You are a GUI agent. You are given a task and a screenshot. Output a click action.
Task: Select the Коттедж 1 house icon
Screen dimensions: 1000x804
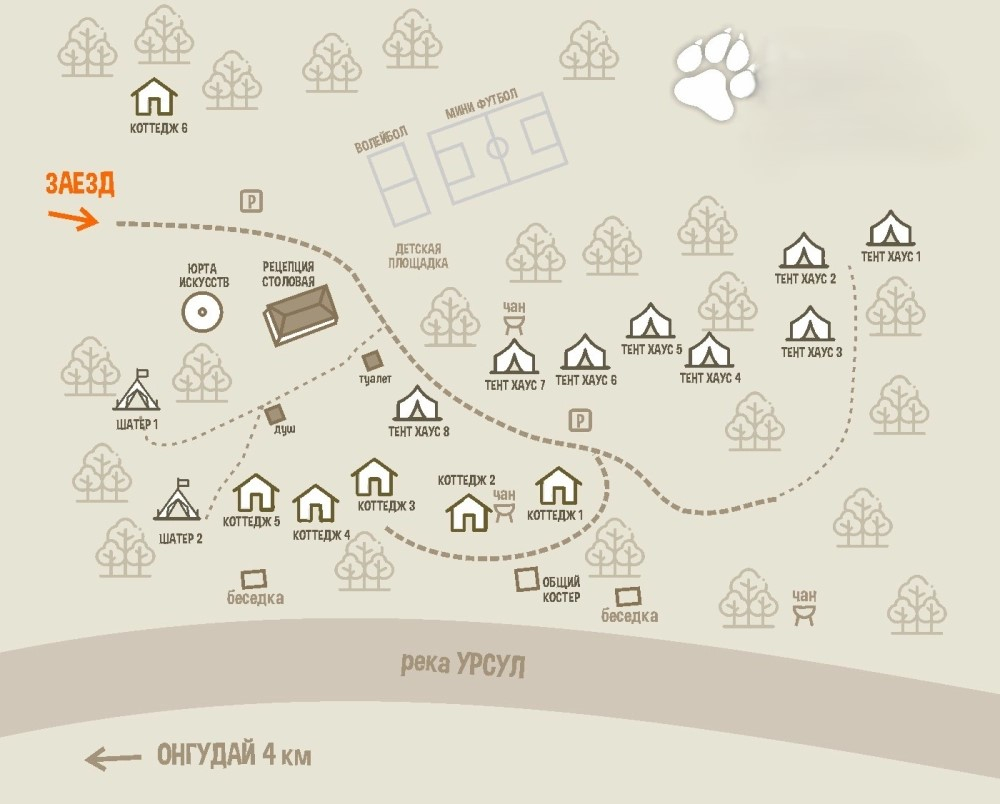(x=559, y=487)
